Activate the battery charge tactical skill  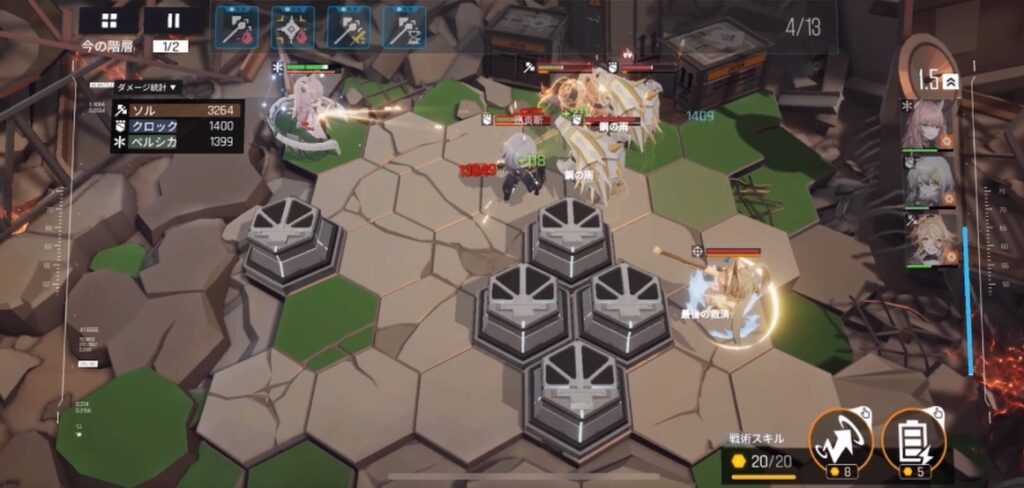click(x=913, y=440)
